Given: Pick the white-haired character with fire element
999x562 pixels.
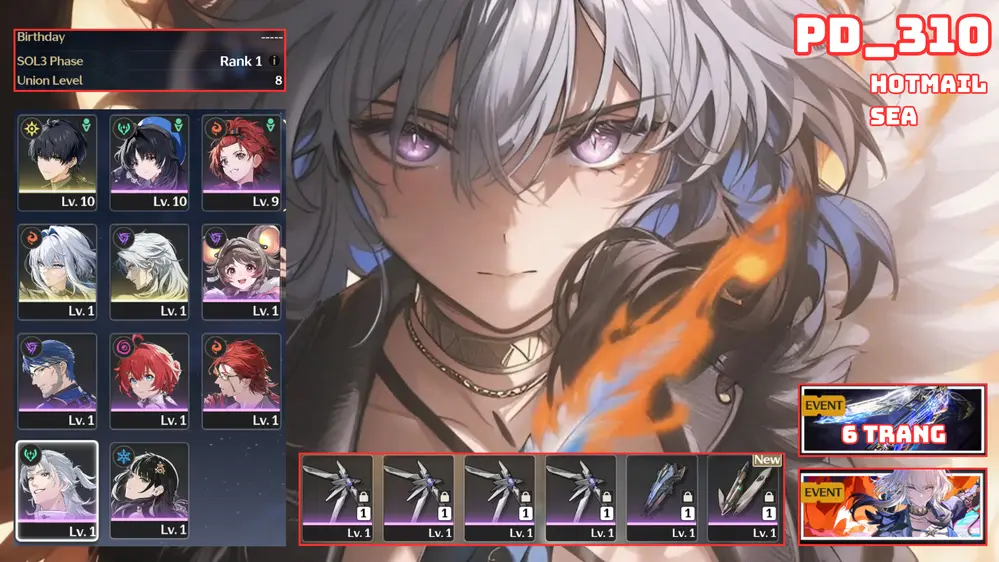Looking at the screenshot, I should [57, 271].
